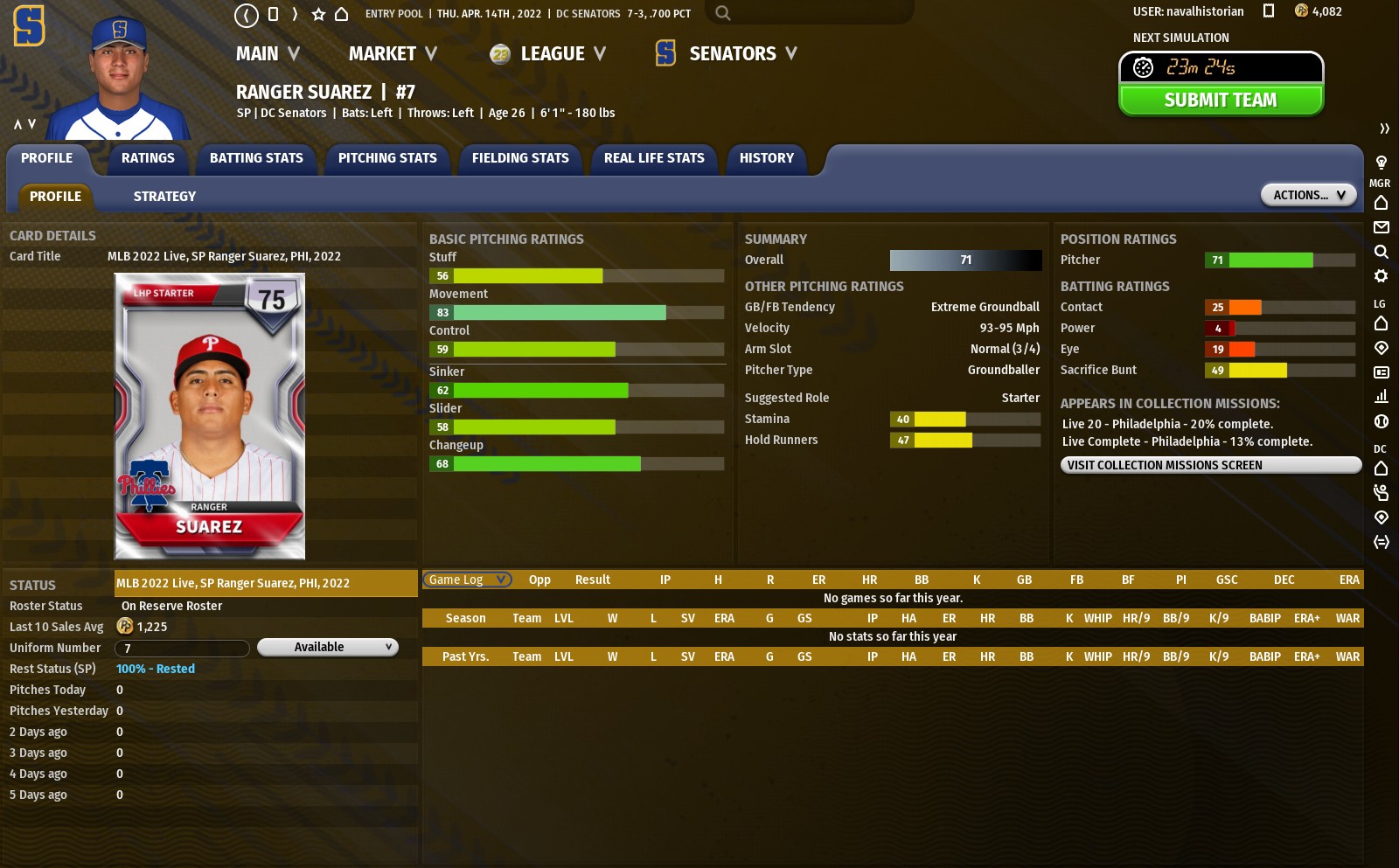Visit the collection missions screen
This screenshot has height=868, width=1399.
click(1210, 465)
